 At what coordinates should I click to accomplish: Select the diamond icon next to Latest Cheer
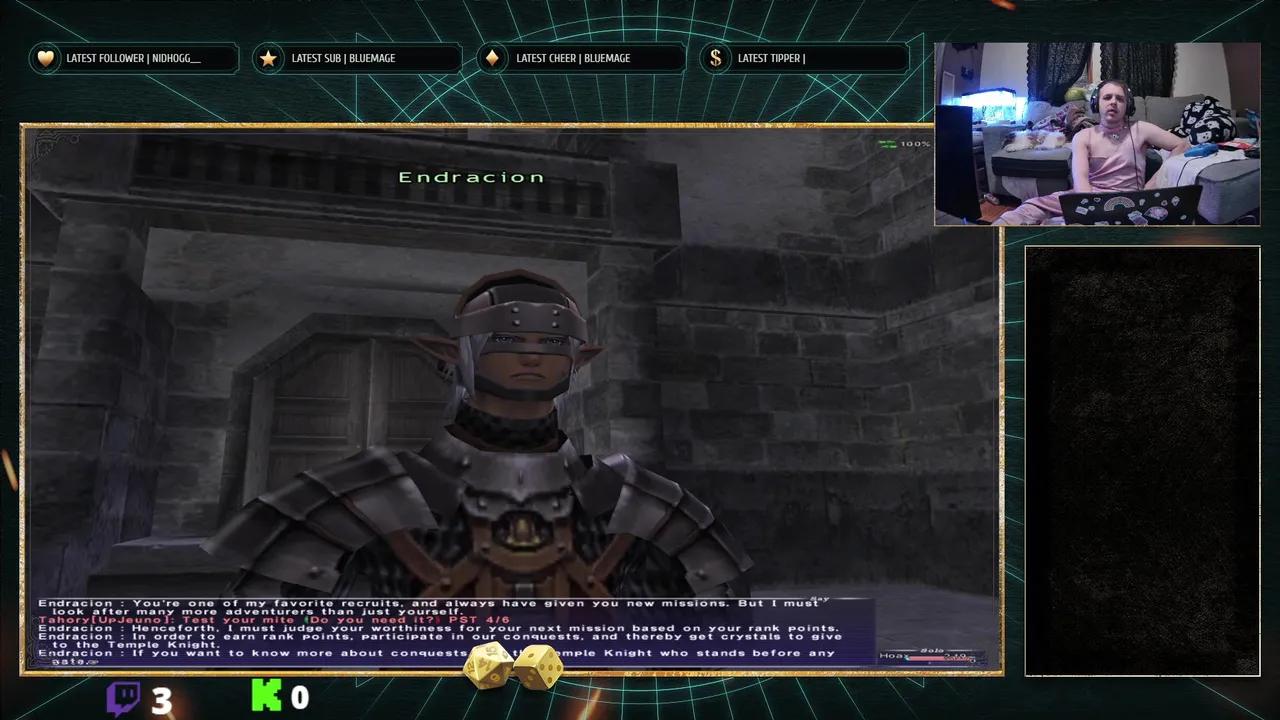pos(491,58)
